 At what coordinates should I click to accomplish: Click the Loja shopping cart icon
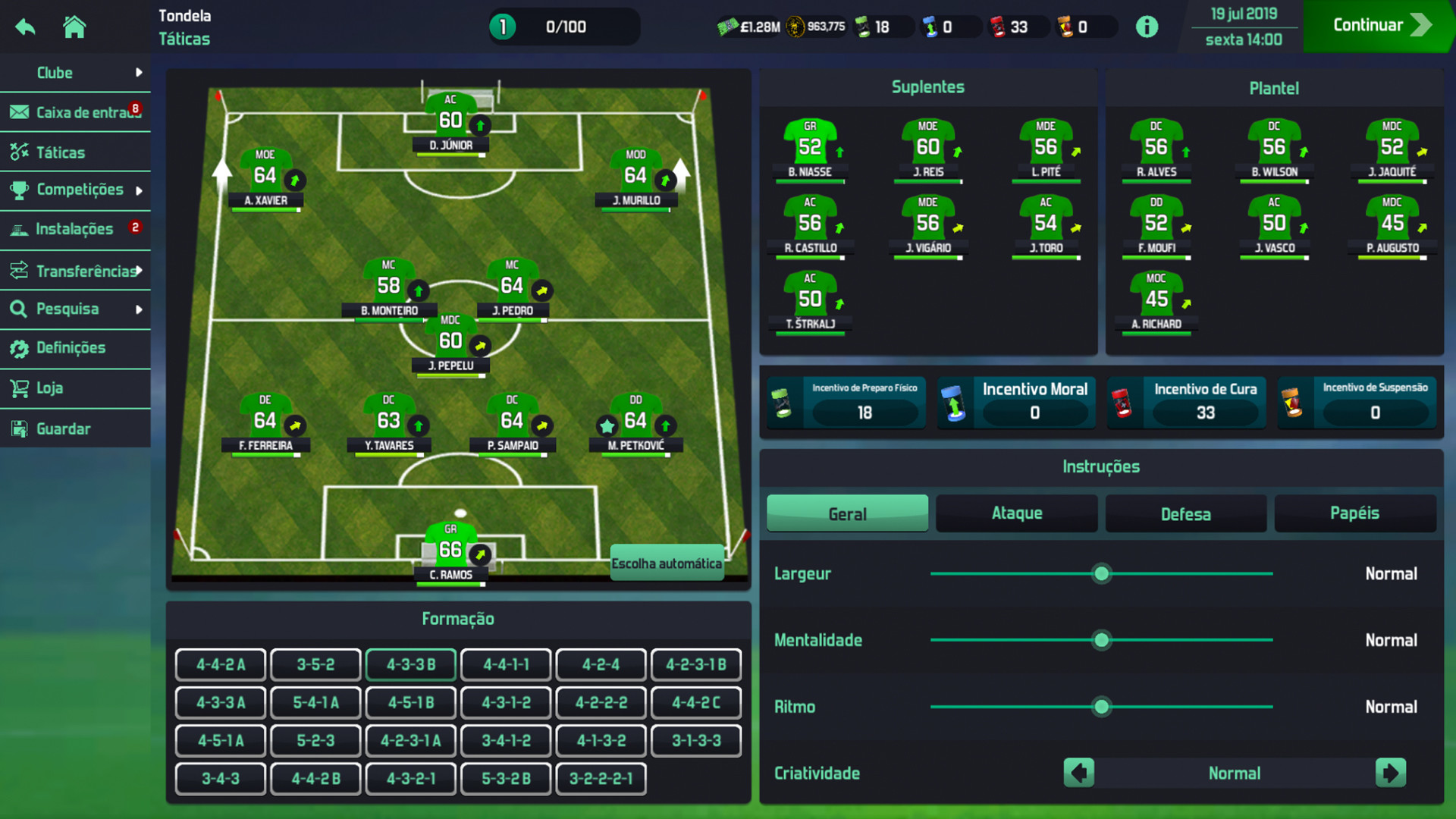[18, 388]
